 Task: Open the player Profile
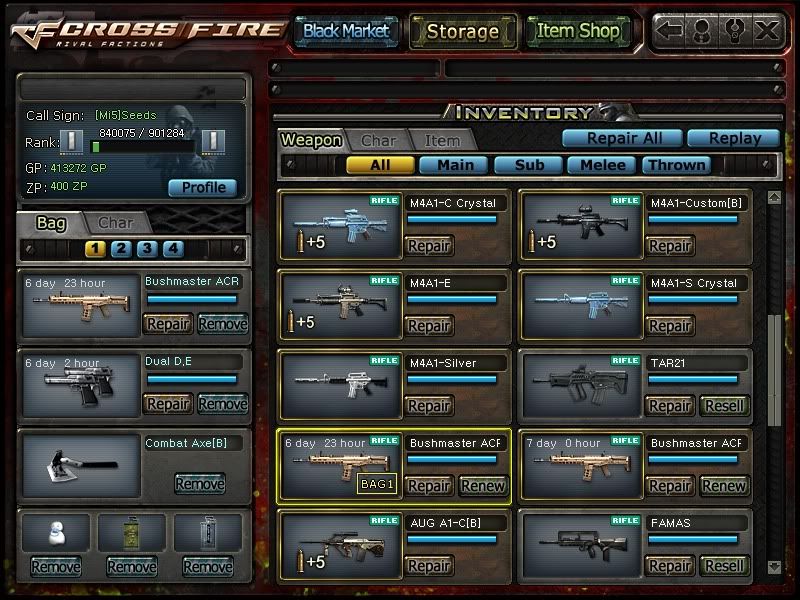[x=203, y=187]
